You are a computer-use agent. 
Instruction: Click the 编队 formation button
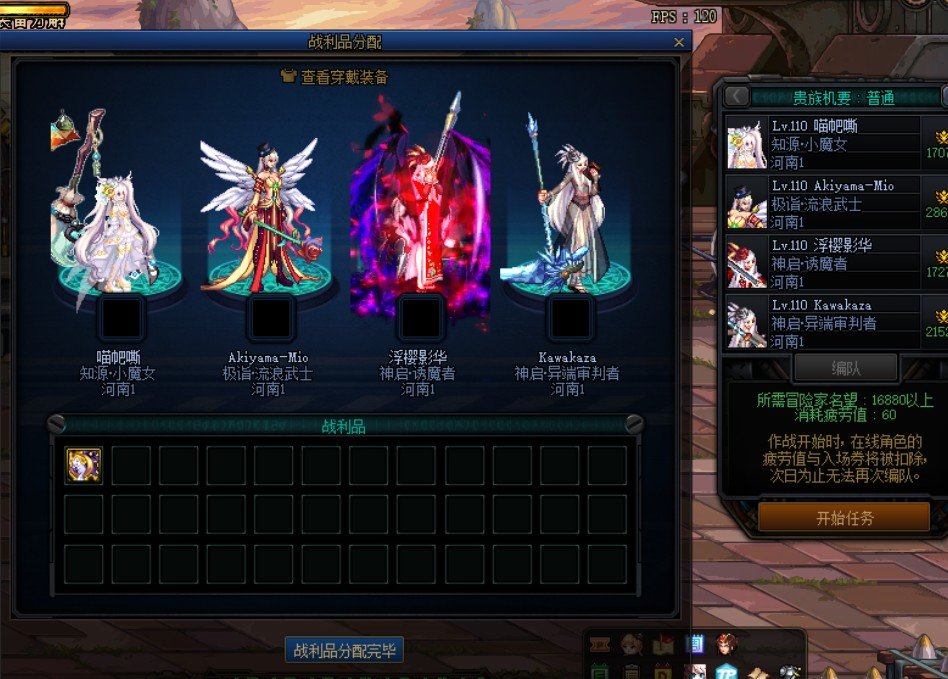click(x=845, y=368)
